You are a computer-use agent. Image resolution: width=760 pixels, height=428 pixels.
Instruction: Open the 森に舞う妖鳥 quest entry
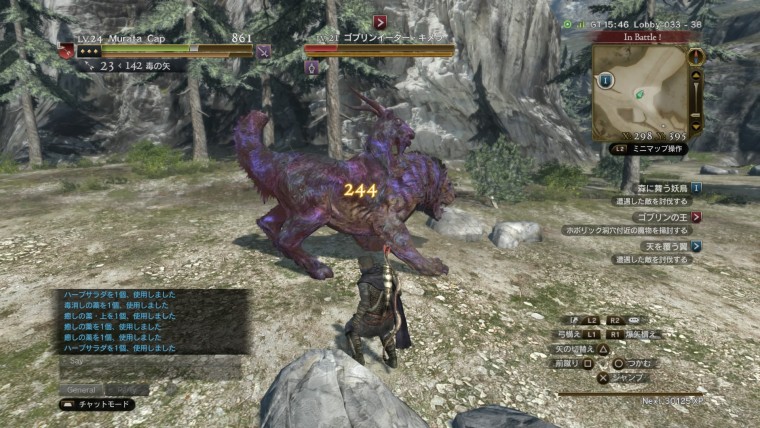coord(659,187)
